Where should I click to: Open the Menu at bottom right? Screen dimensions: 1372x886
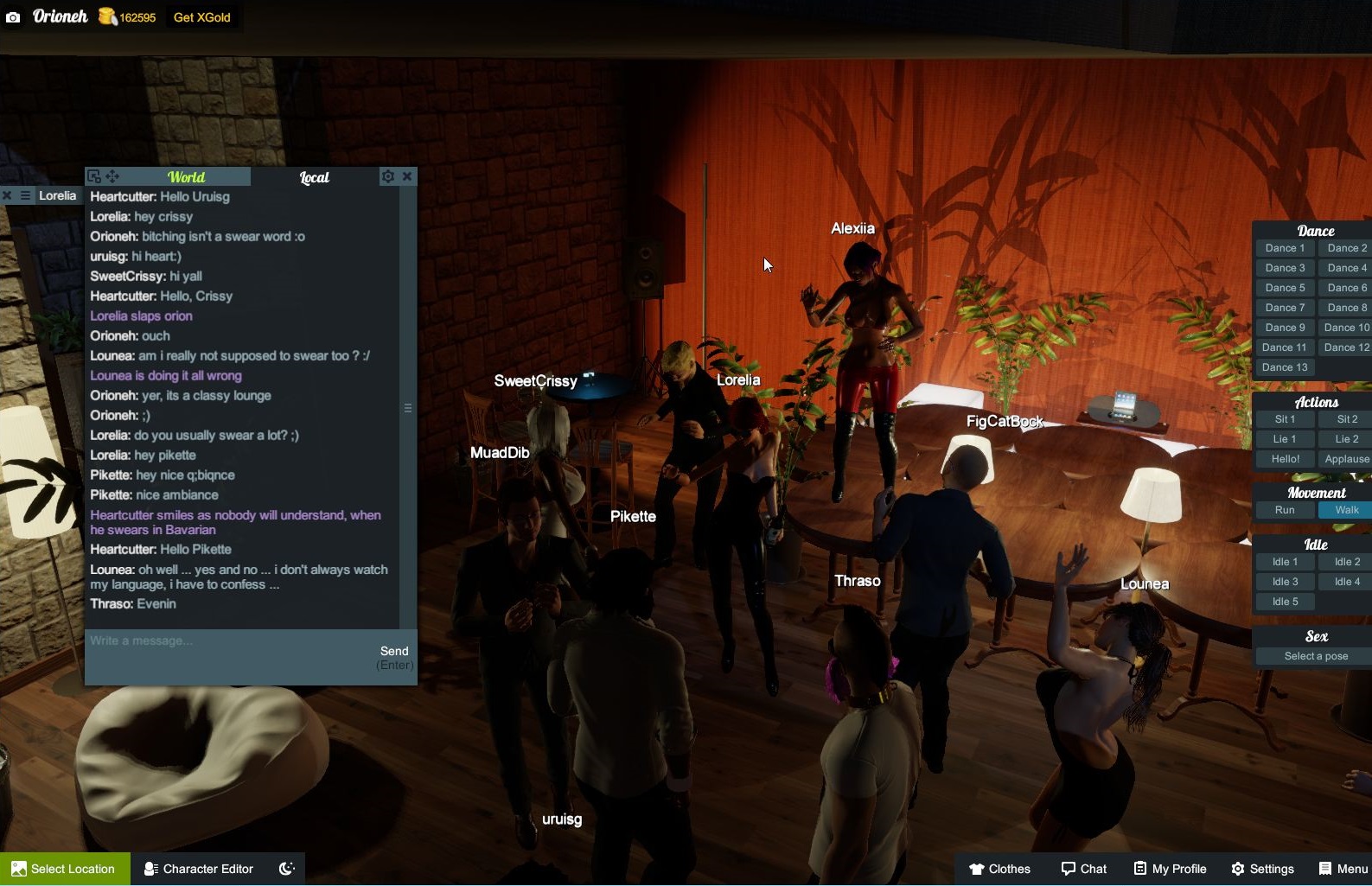coord(1324,869)
